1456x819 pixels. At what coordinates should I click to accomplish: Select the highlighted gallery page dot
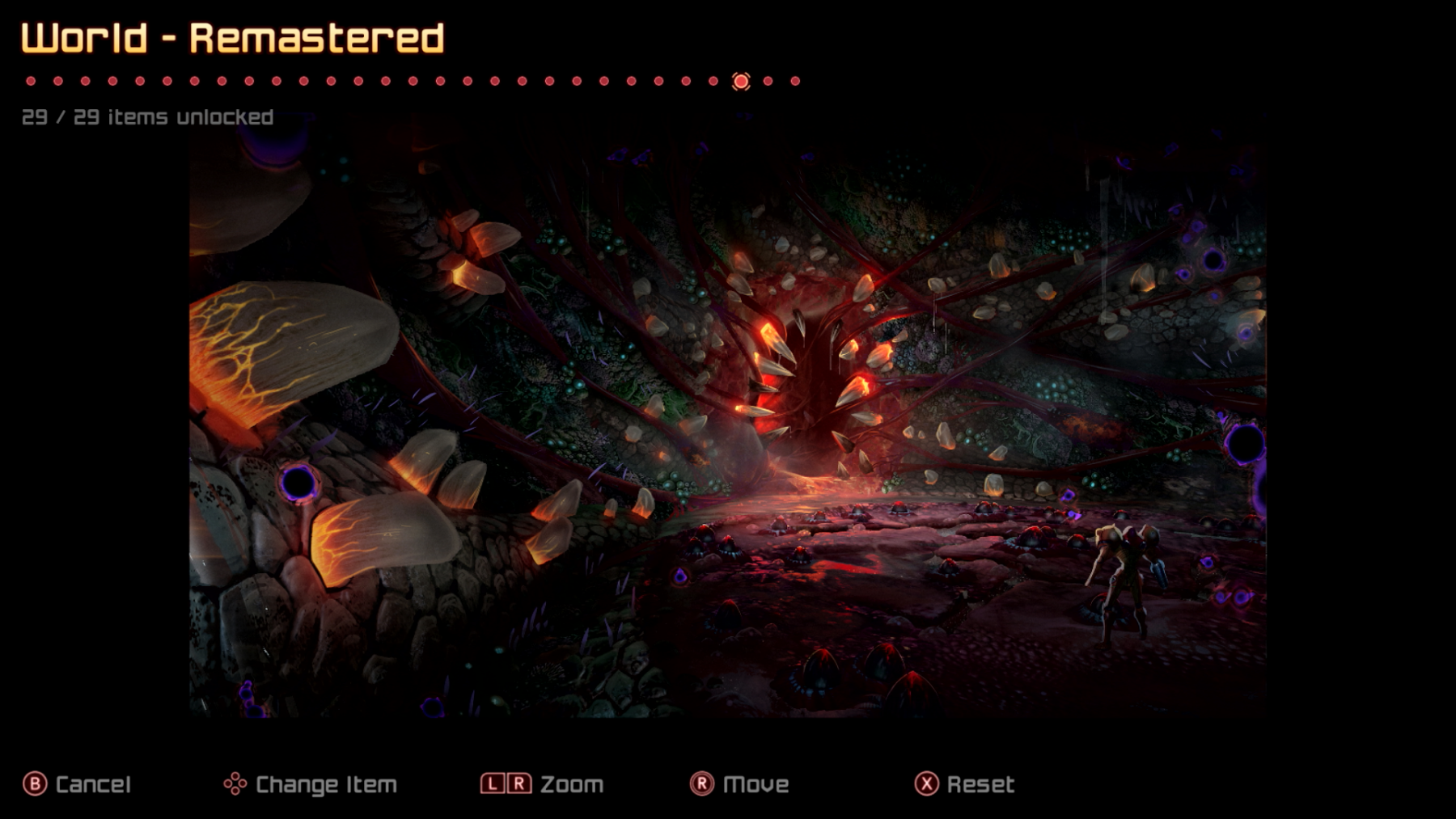tap(741, 82)
